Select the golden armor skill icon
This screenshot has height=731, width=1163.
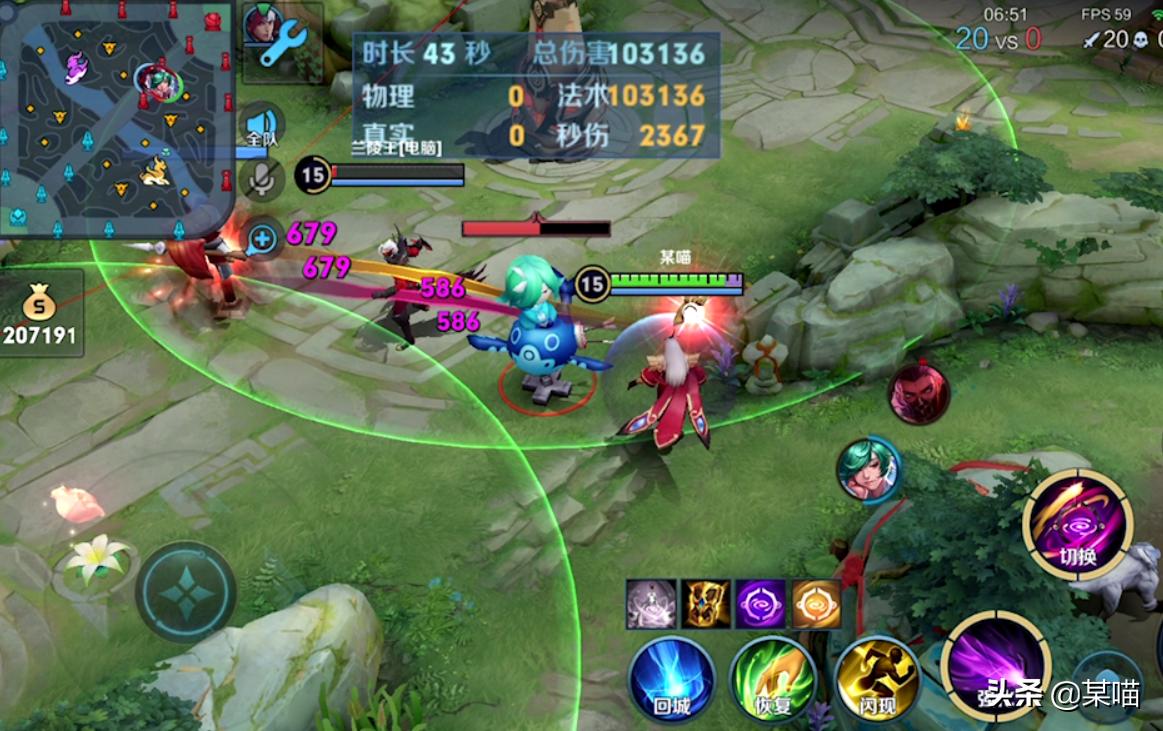tap(706, 604)
